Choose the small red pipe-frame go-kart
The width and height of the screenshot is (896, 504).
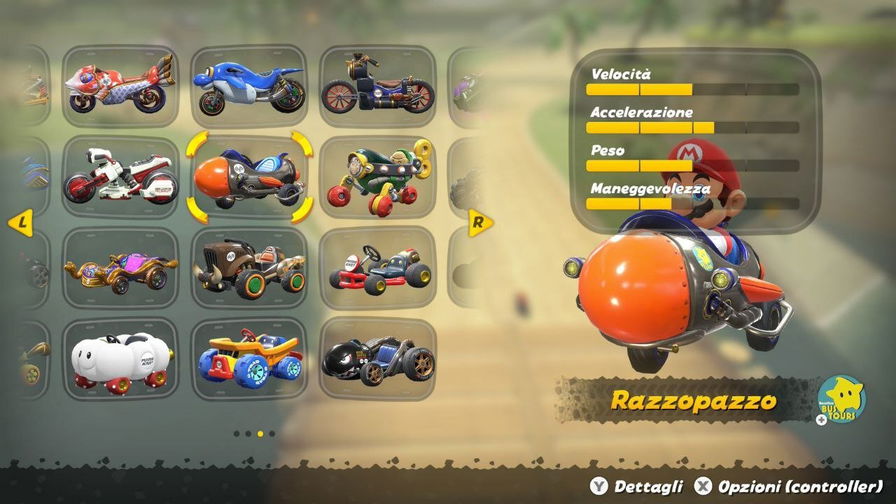(x=377, y=267)
